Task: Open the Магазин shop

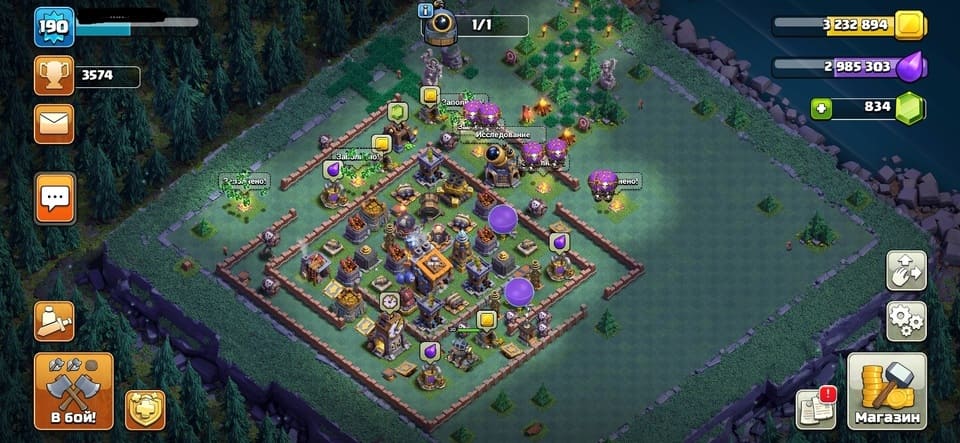Action: pos(887,391)
